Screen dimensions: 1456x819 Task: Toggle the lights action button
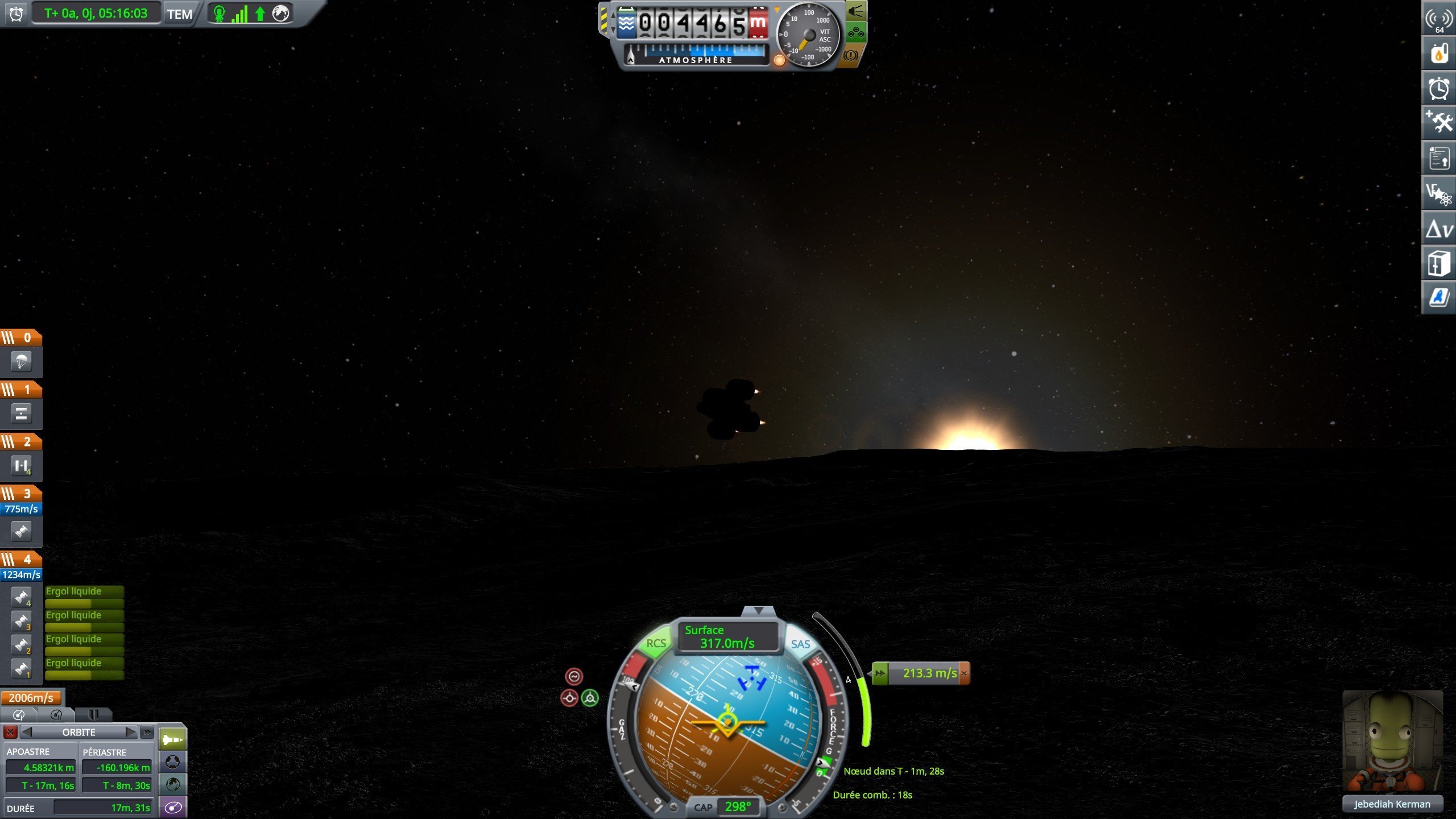pyautogui.click(x=856, y=11)
